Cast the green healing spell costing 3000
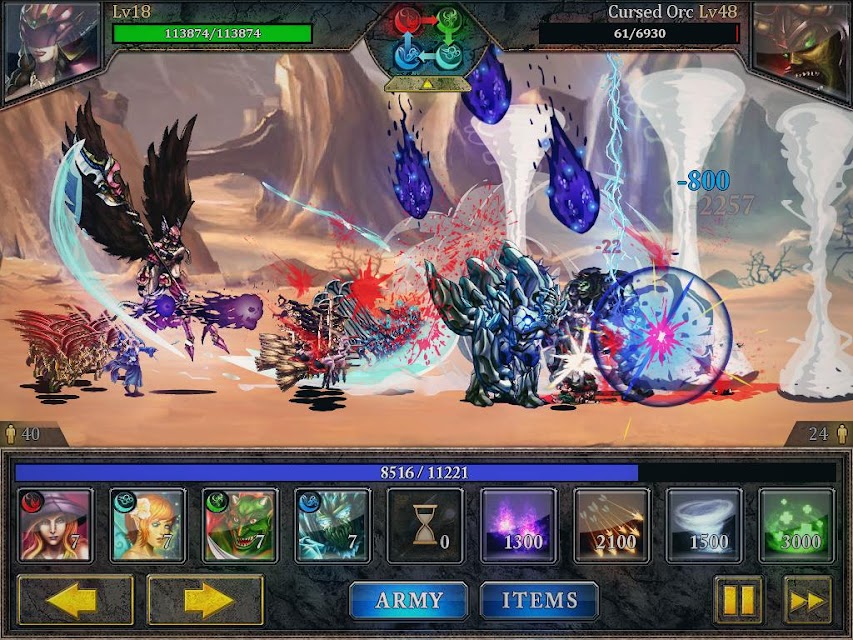This screenshot has height=640, width=853. tap(797, 526)
